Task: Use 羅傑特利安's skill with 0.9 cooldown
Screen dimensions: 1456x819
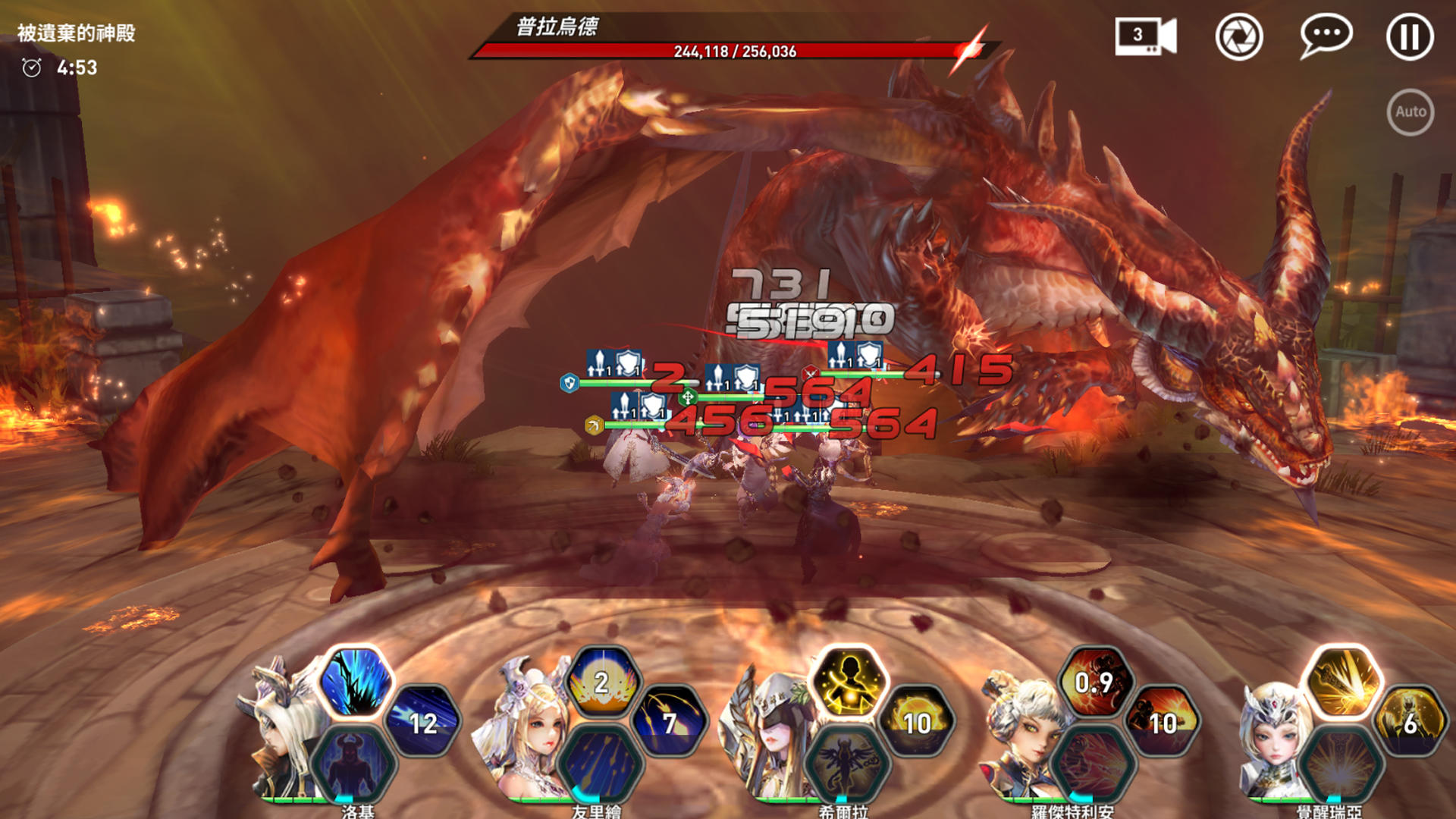Action: (x=1094, y=682)
